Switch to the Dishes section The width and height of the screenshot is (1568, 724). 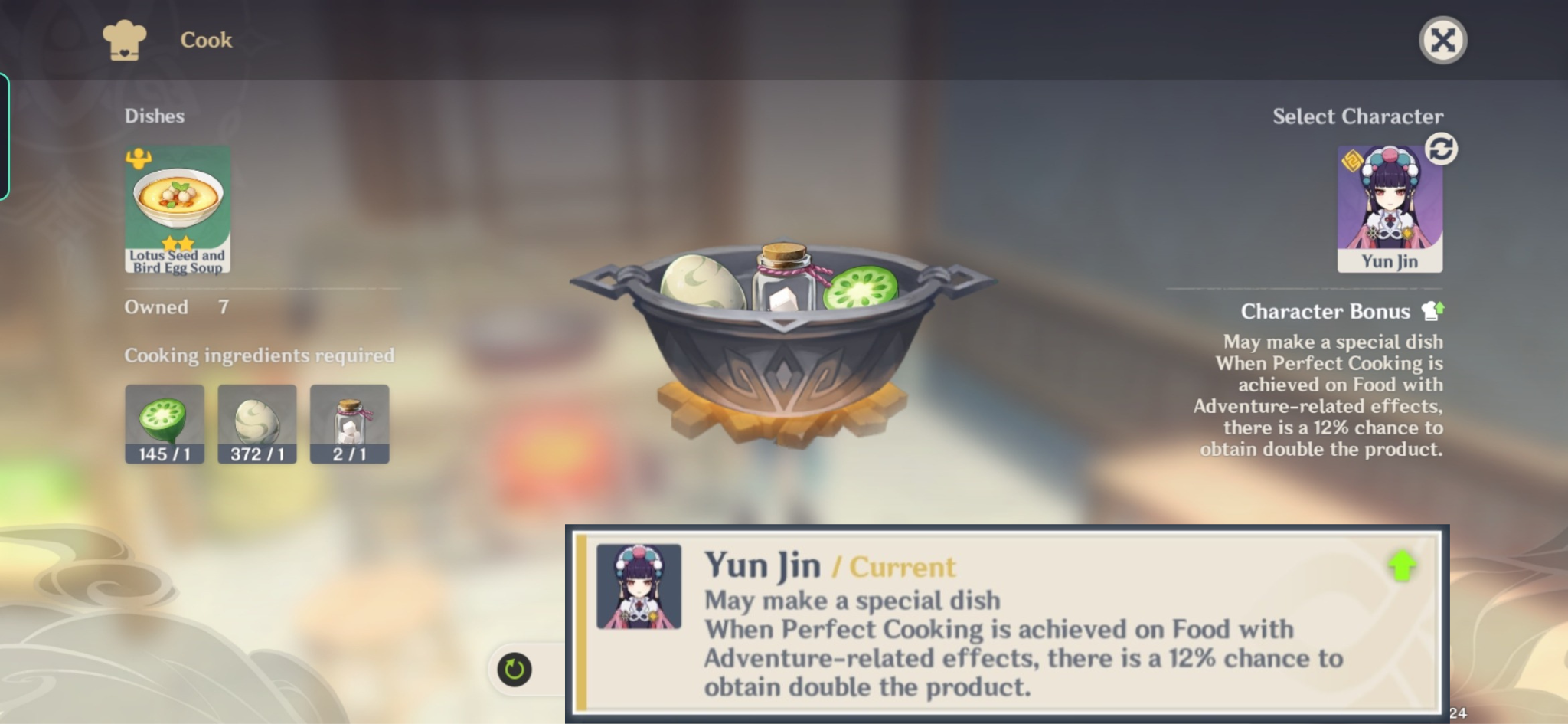tap(154, 116)
